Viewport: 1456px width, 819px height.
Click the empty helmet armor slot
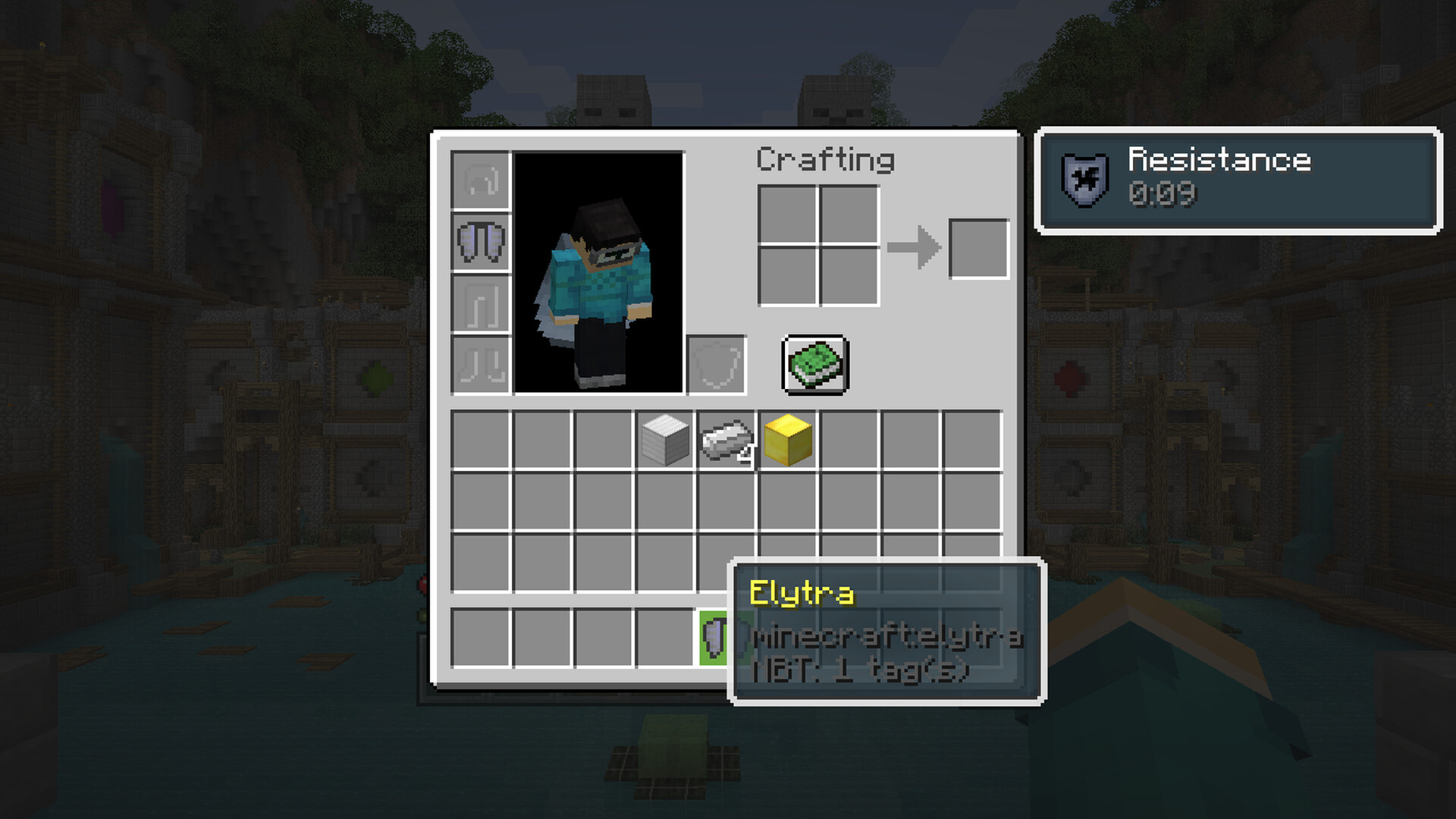(x=481, y=180)
